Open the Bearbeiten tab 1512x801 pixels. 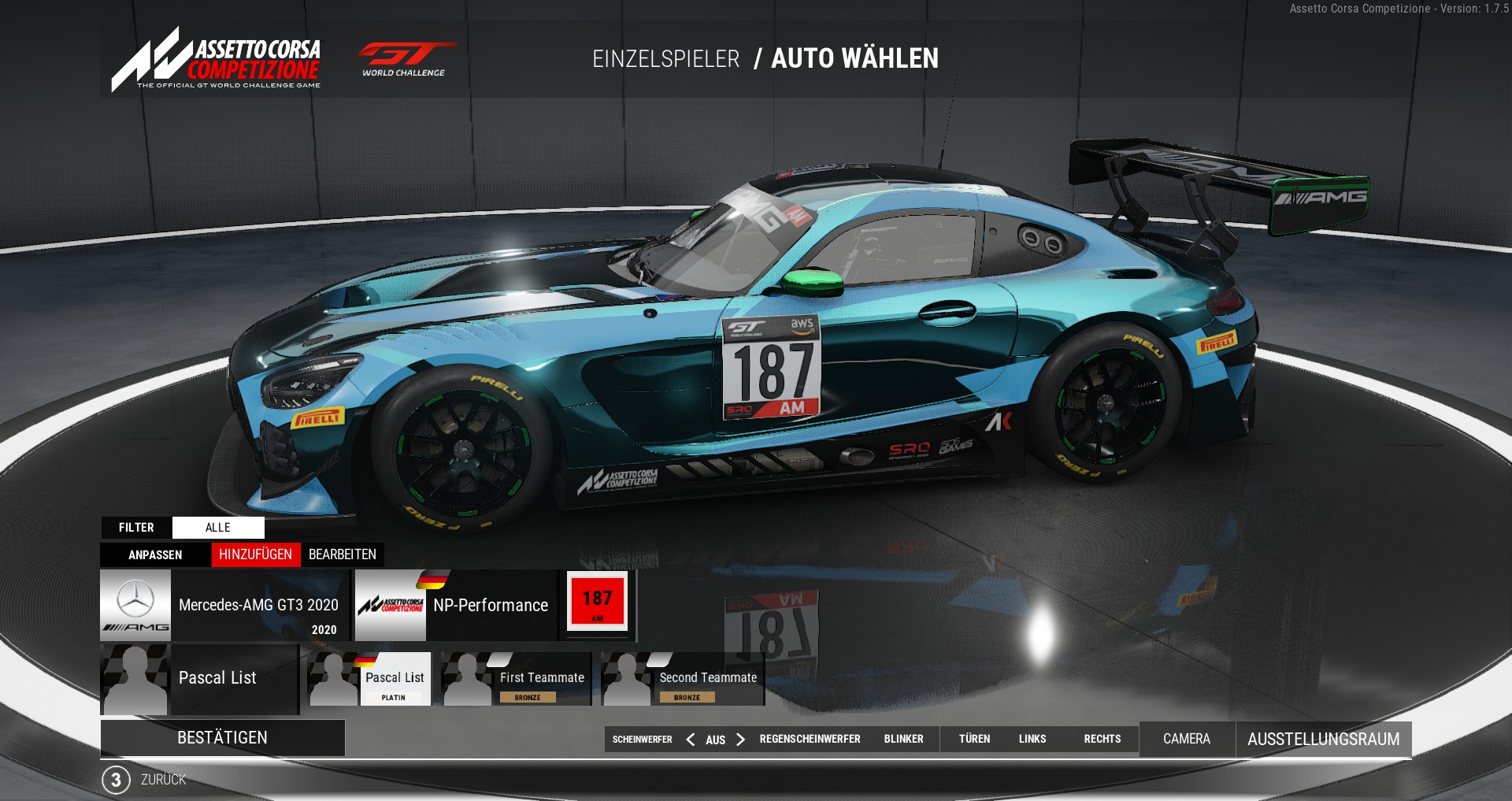(x=343, y=555)
